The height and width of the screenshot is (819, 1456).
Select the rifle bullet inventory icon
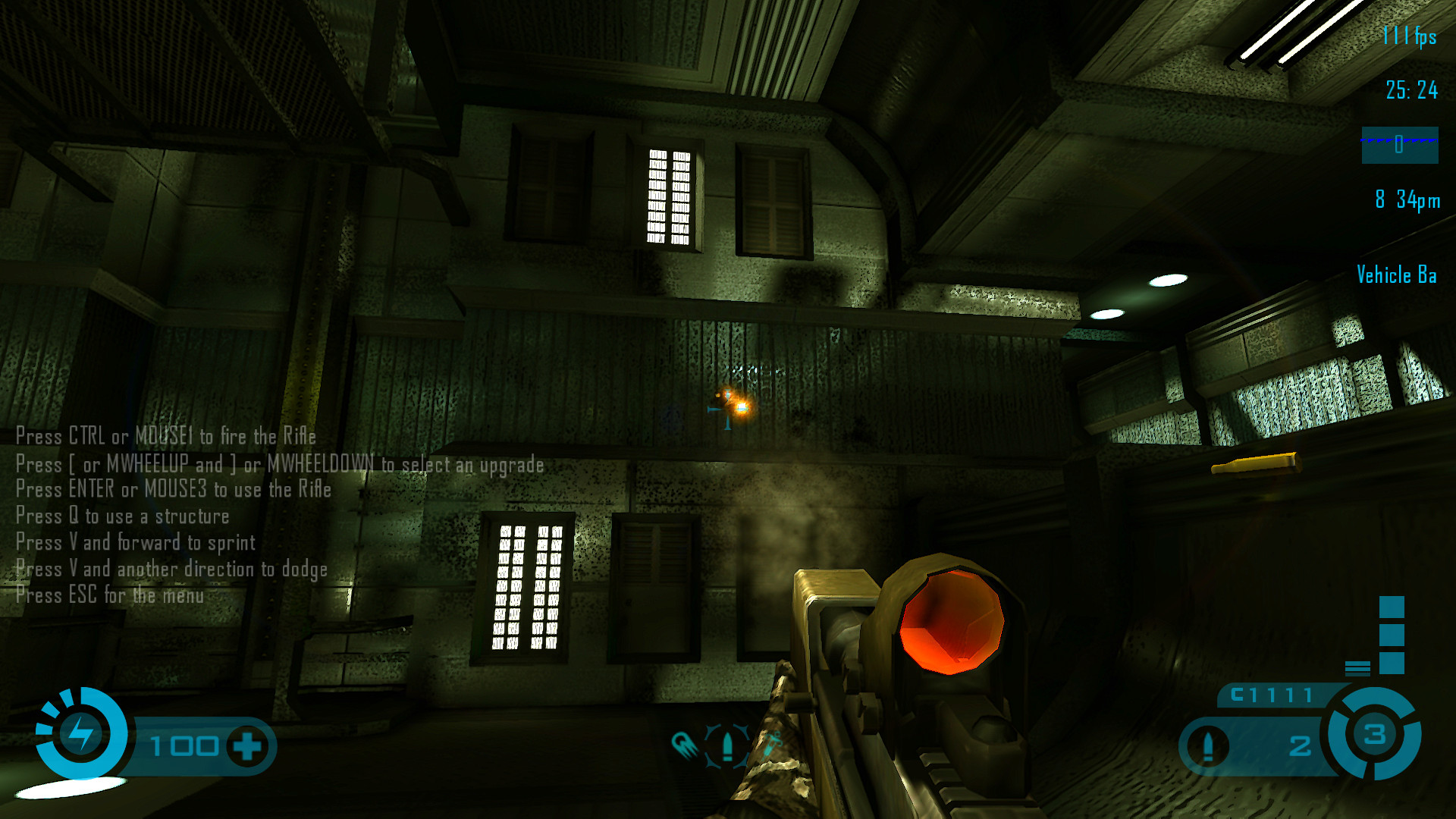coord(727,745)
